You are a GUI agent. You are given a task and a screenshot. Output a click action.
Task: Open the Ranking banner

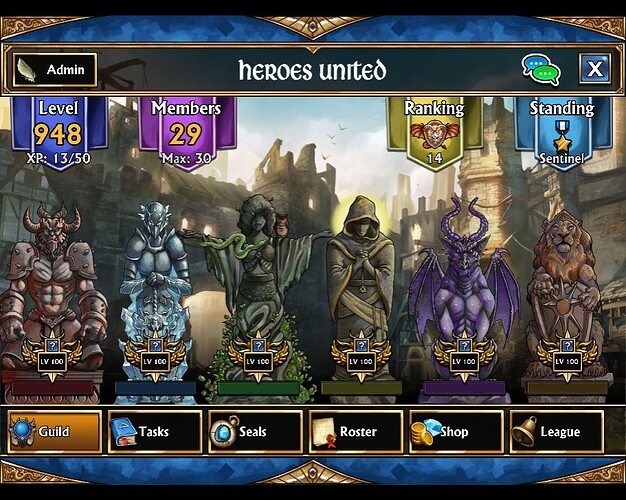tap(433, 130)
